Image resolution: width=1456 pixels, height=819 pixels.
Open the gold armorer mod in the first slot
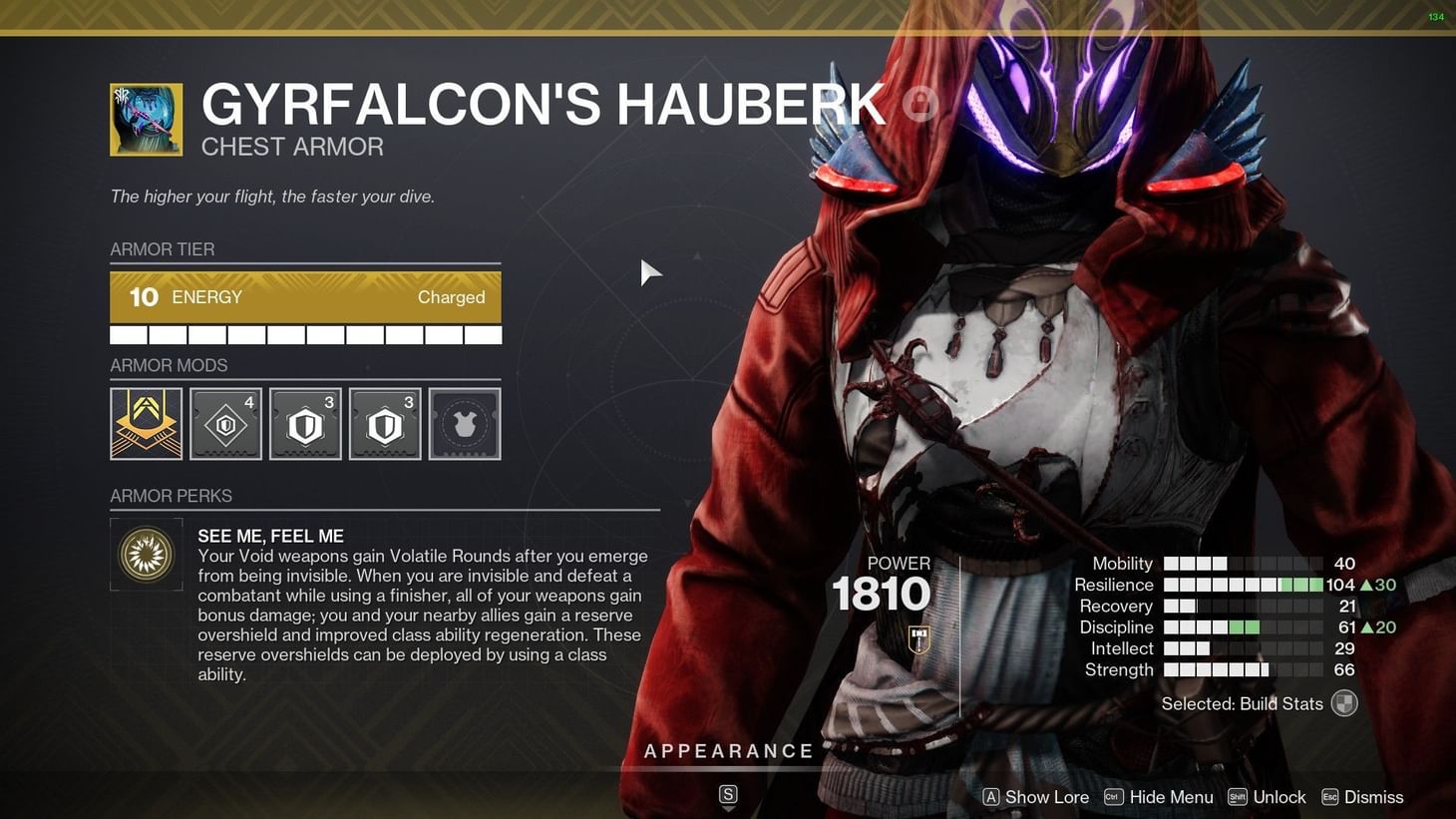click(146, 423)
